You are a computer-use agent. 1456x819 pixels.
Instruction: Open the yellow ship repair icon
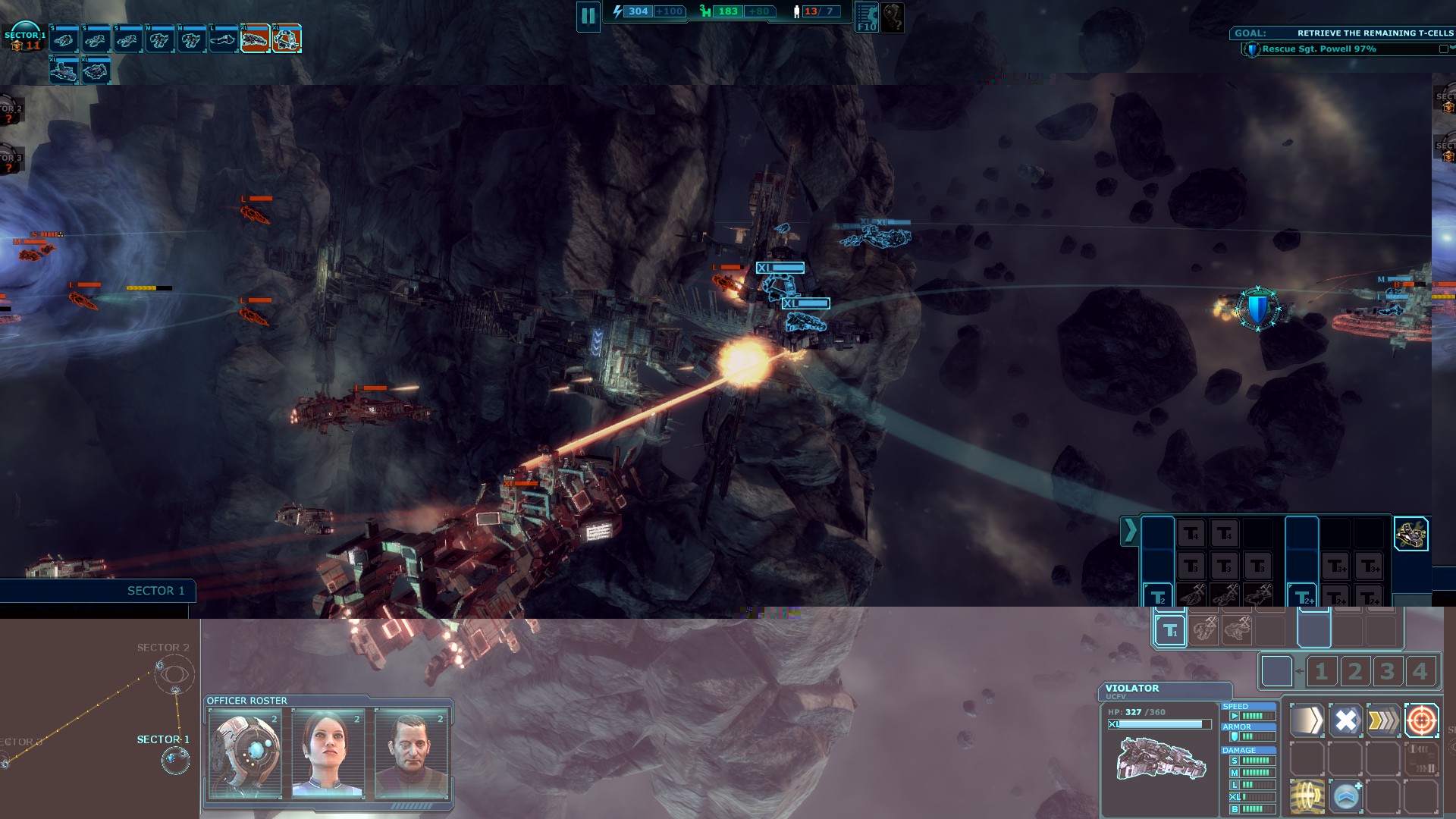1410,534
